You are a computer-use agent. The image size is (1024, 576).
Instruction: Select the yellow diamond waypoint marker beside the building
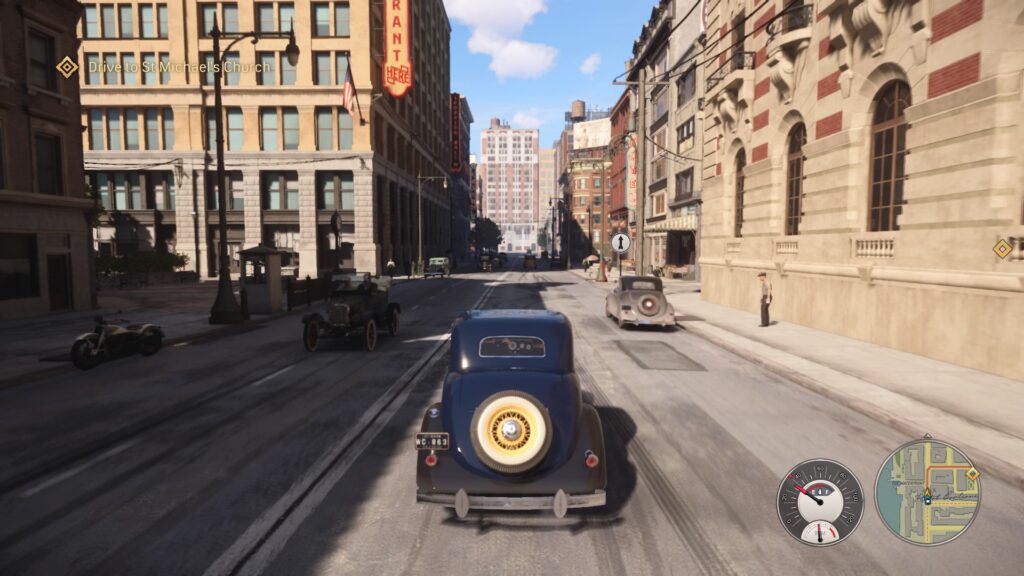[1002, 249]
